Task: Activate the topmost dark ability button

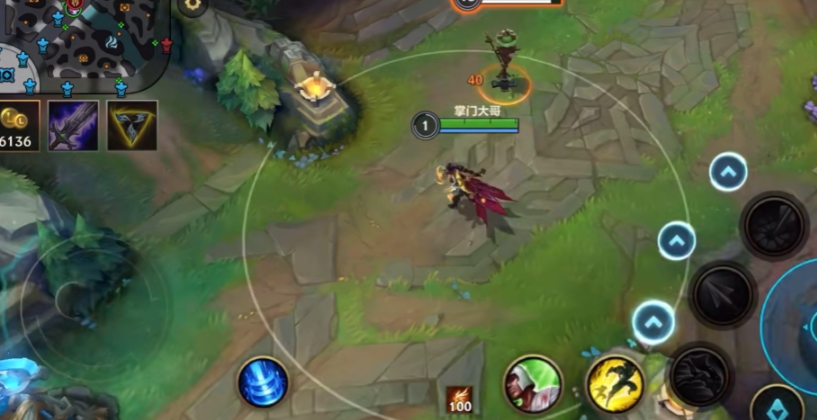Action: tap(774, 226)
